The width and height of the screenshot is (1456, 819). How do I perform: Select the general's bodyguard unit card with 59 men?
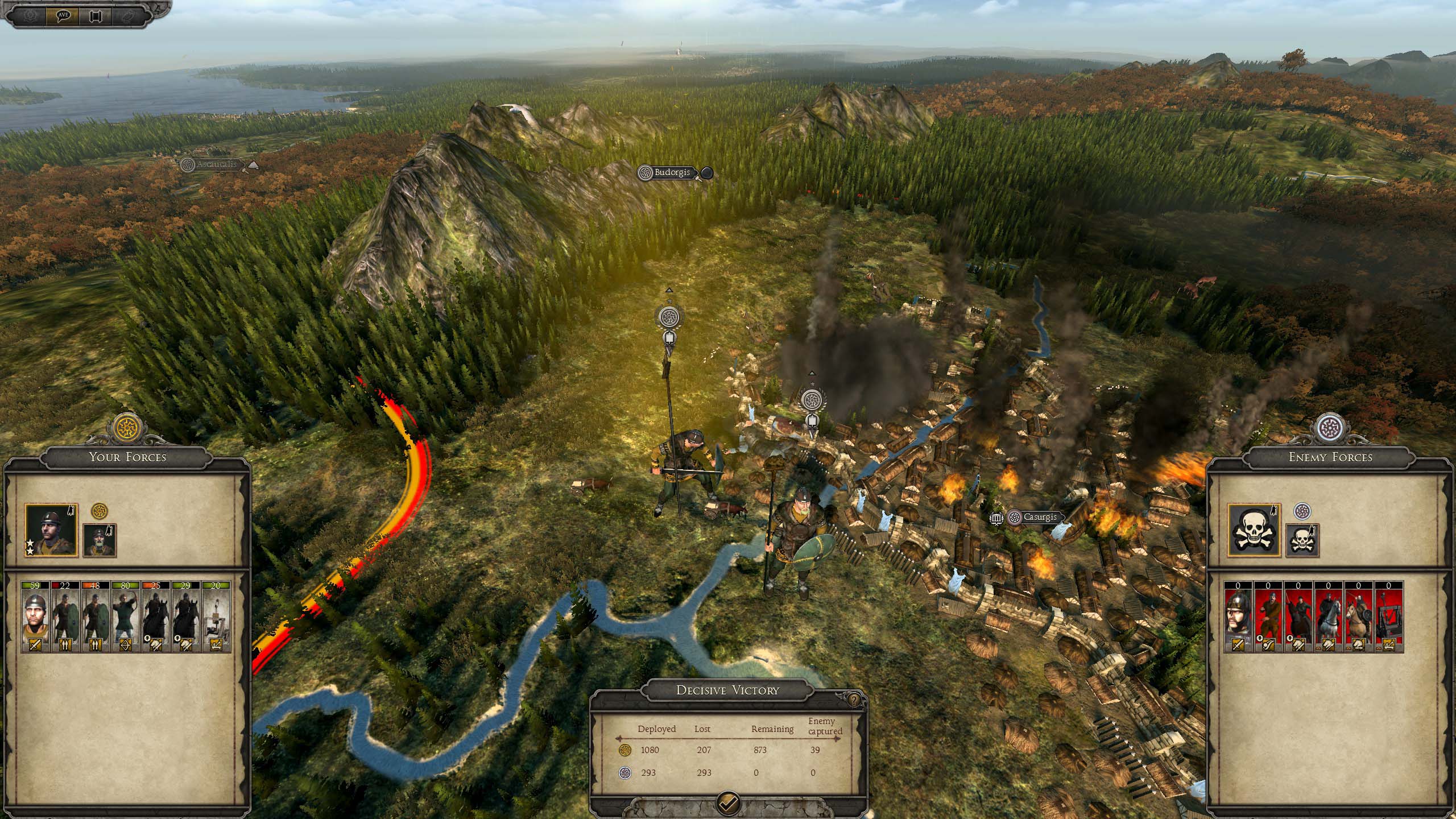(x=35, y=617)
